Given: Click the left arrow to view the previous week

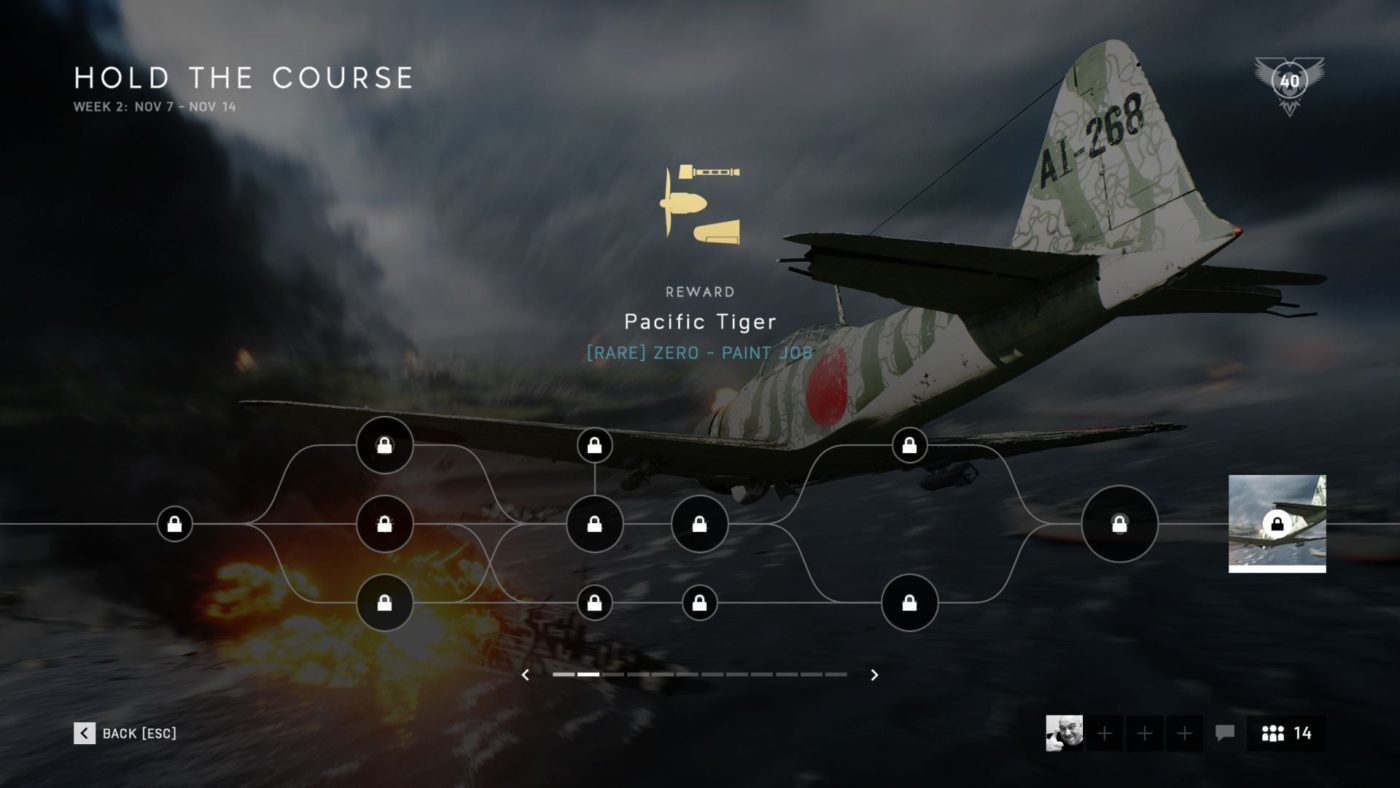Looking at the screenshot, I should pos(525,675).
